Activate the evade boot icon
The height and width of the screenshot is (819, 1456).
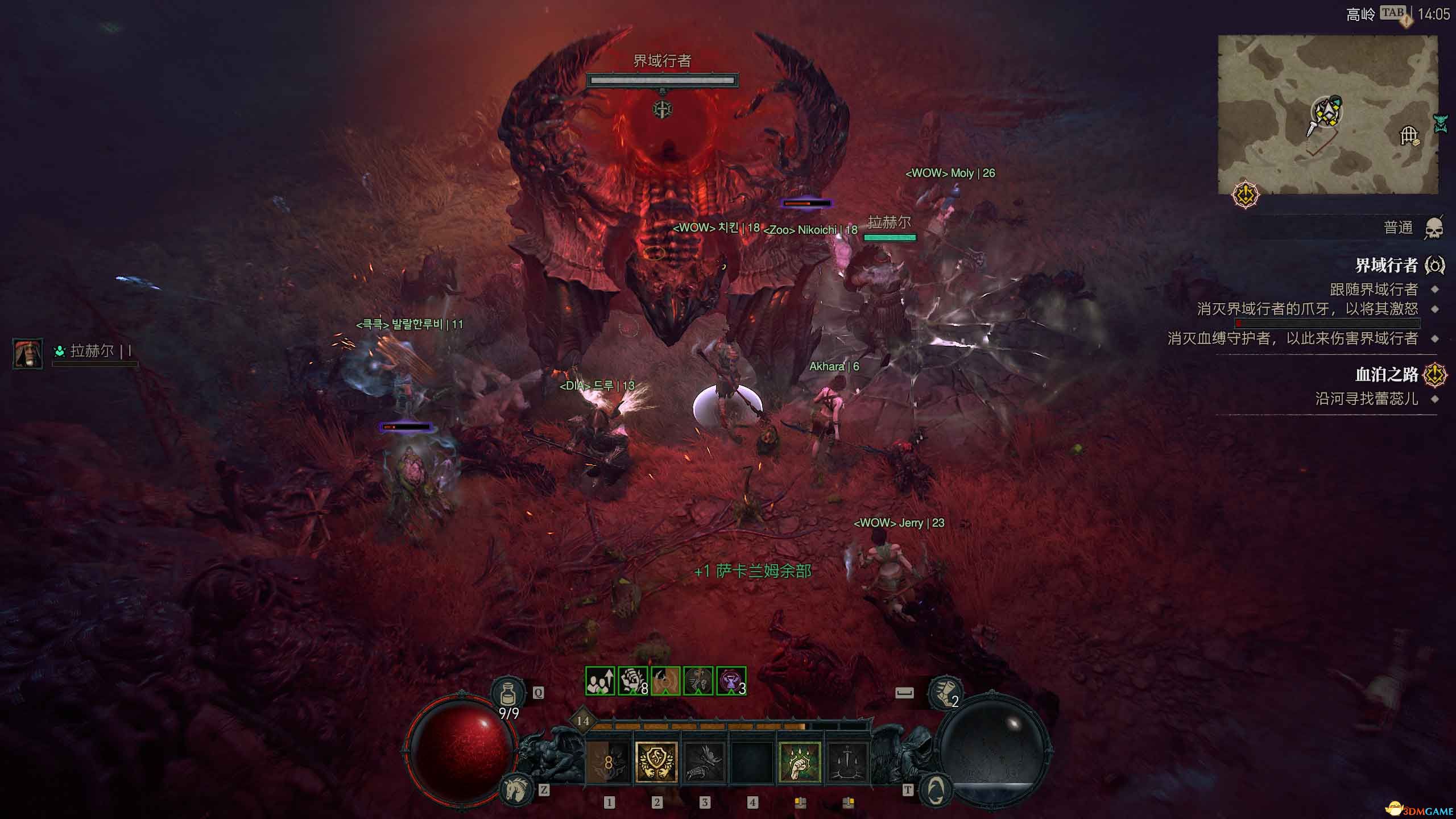click(945, 693)
